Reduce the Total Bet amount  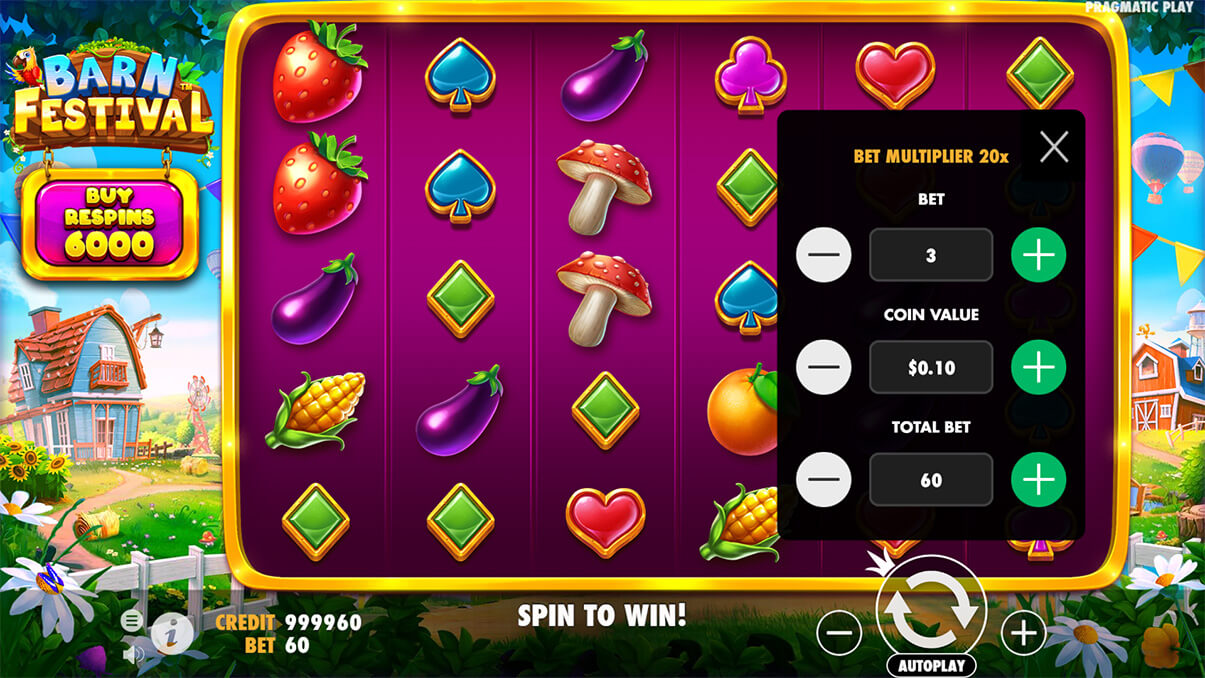coord(824,480)
